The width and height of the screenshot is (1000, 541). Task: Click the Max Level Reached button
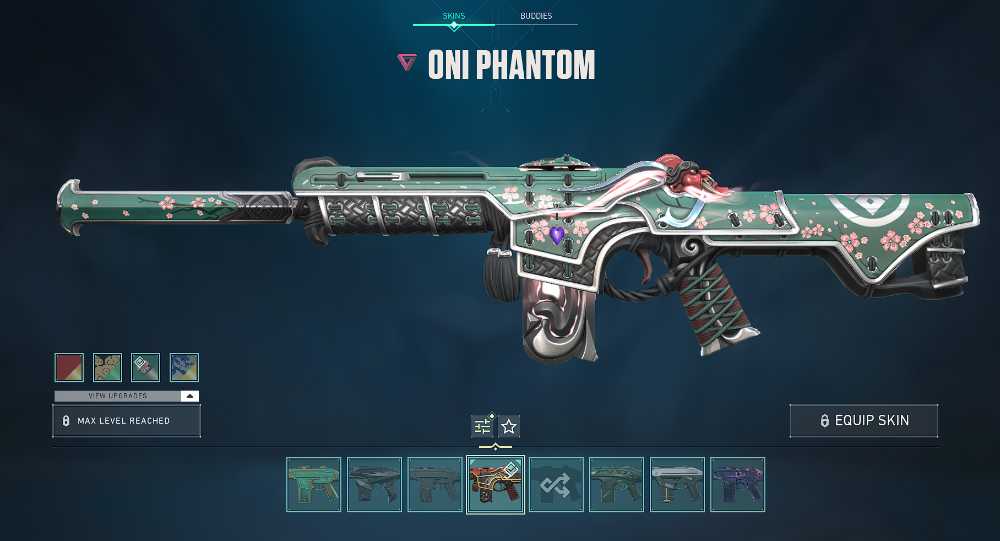click(127, 421)
